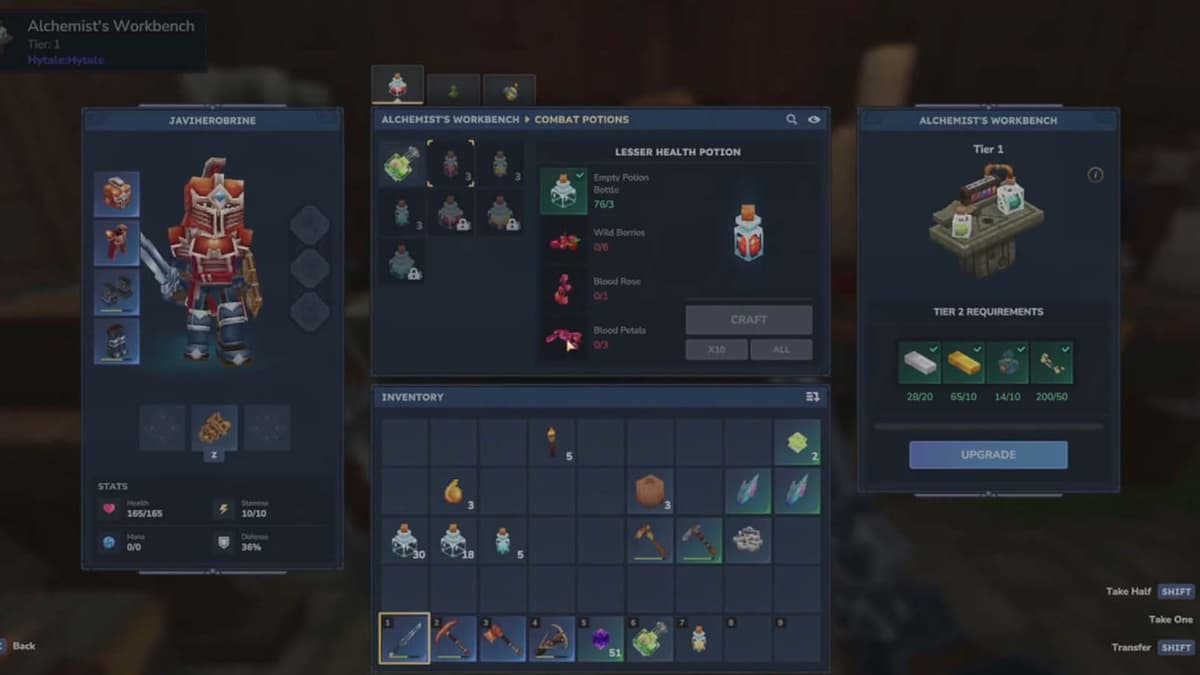Select the crossbow in hotbar slot 4

pyautogui.click(x=551, y=638)
